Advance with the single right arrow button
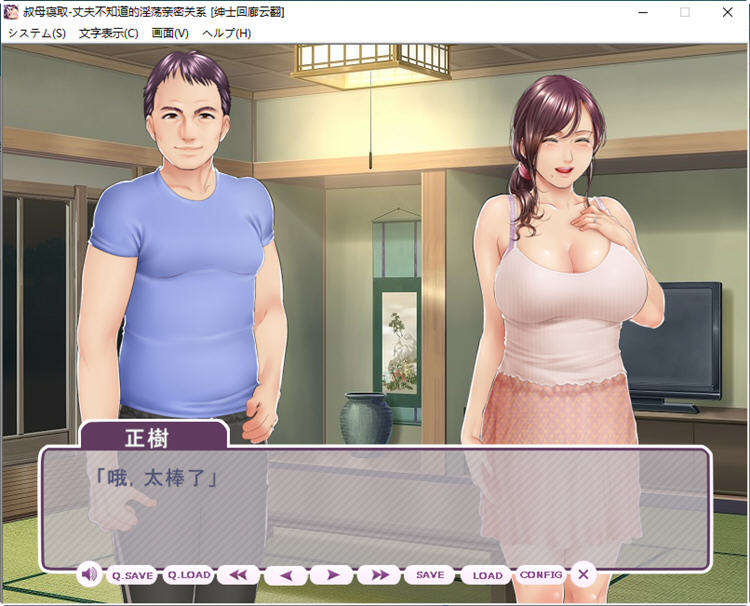Image resolution: width=750 pixels, height=606 pixels. coord(331,575)
